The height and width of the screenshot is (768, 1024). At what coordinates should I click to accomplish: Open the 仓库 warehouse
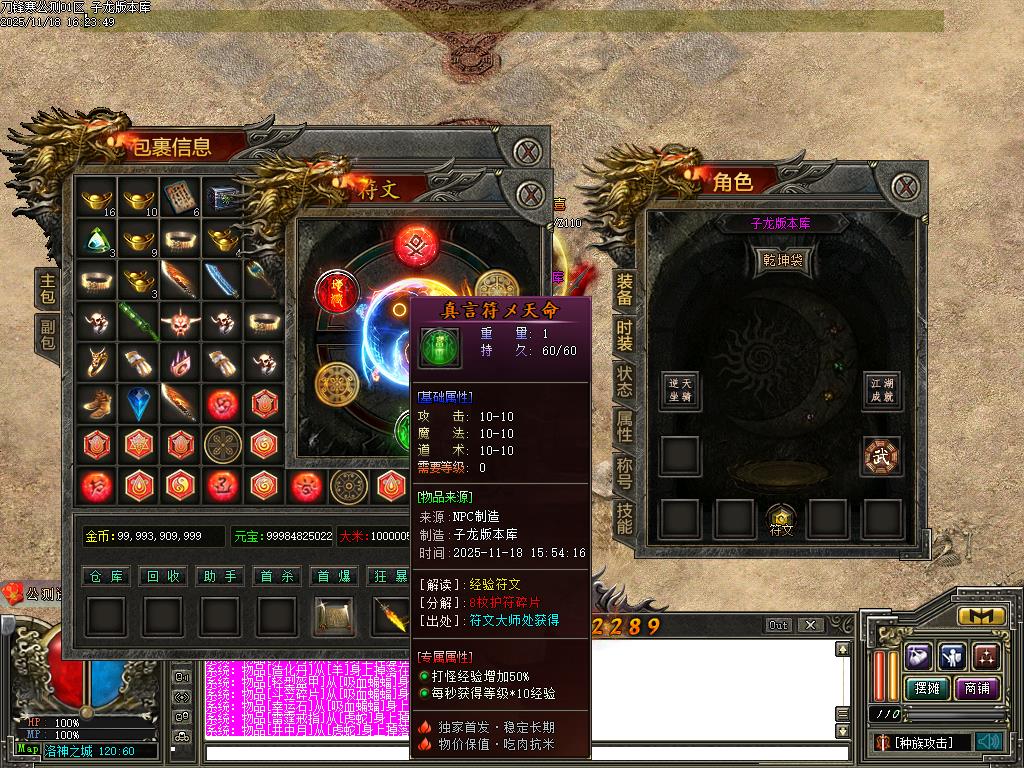105,576
